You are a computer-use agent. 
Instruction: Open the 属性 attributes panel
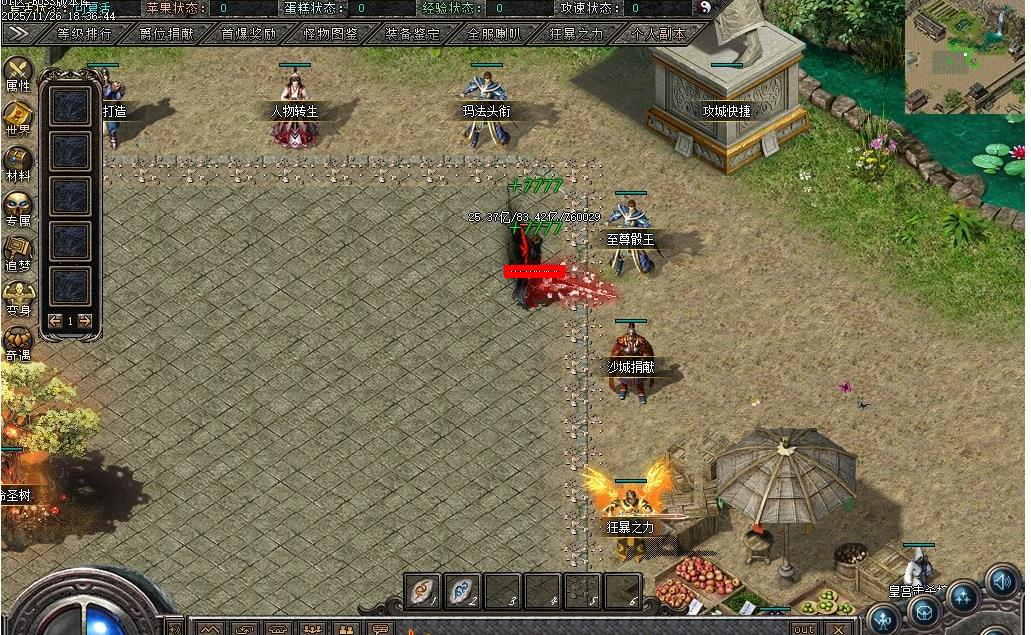click(18, 73)
